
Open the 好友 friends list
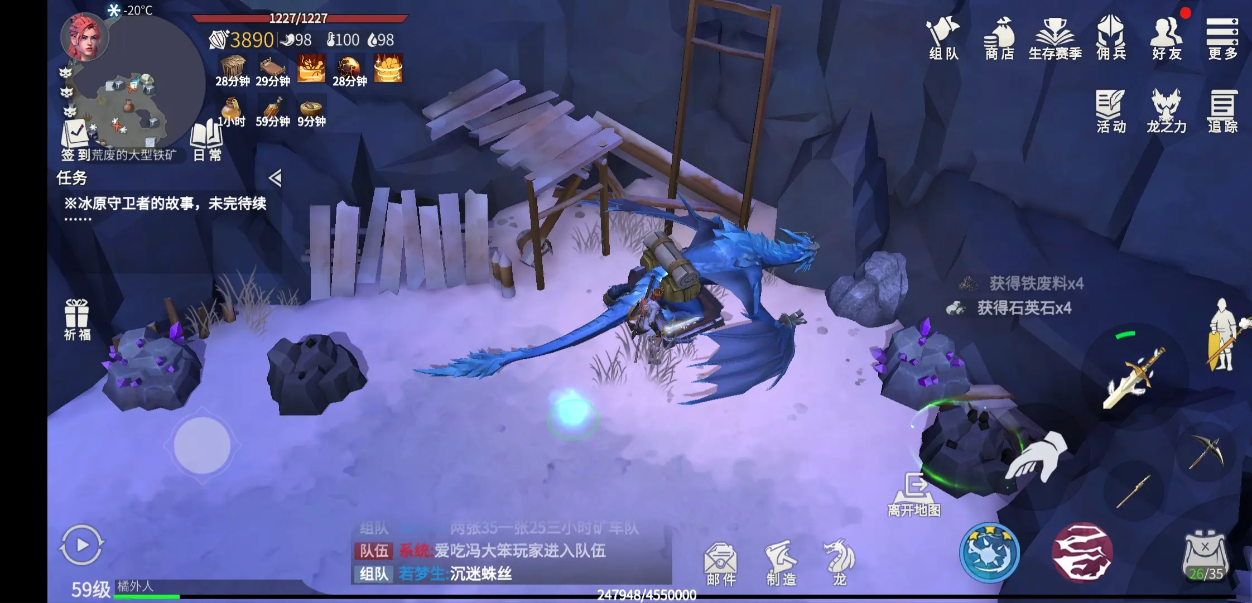[1166, 37]
